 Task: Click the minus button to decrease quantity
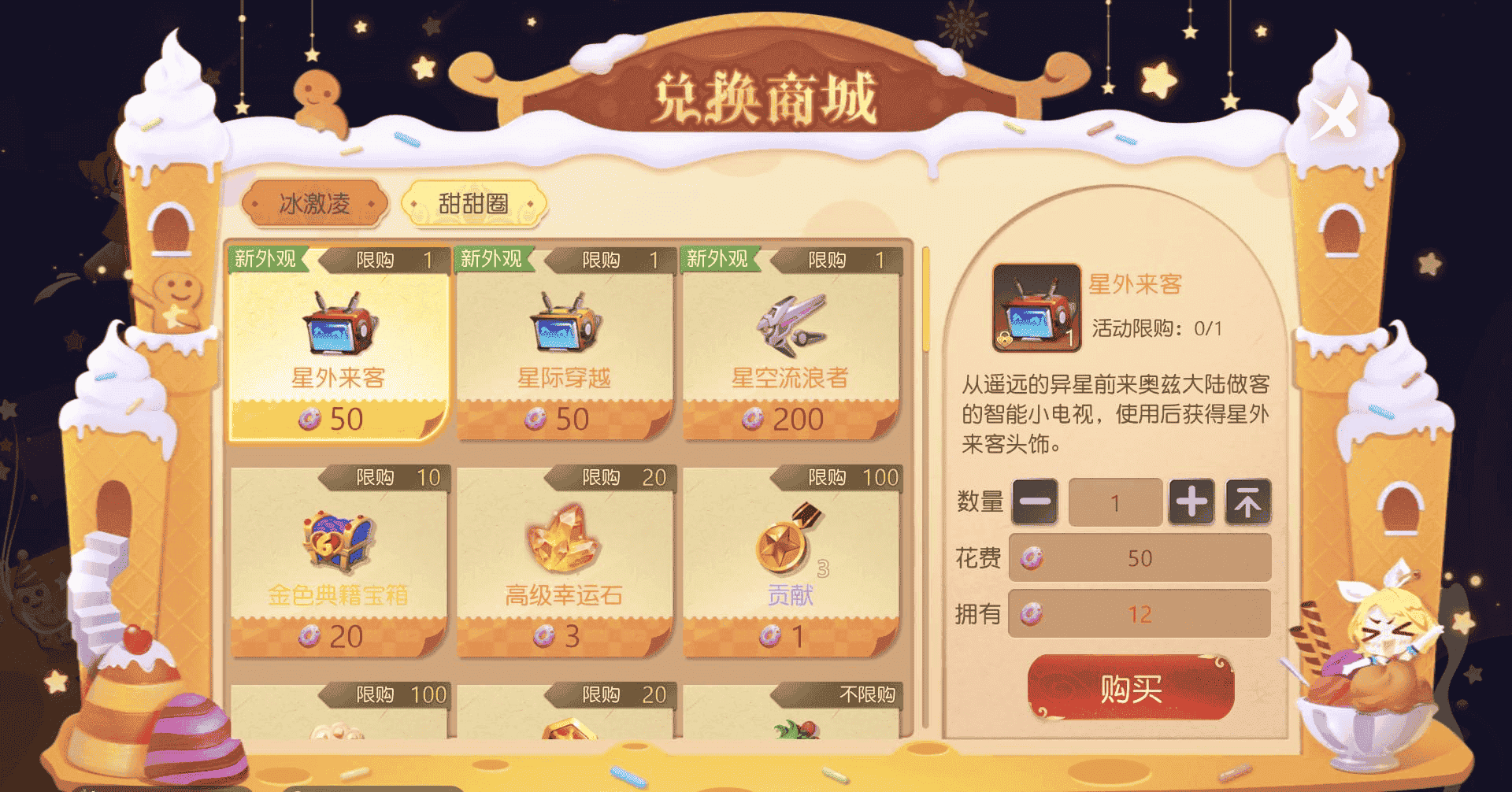1034,501
